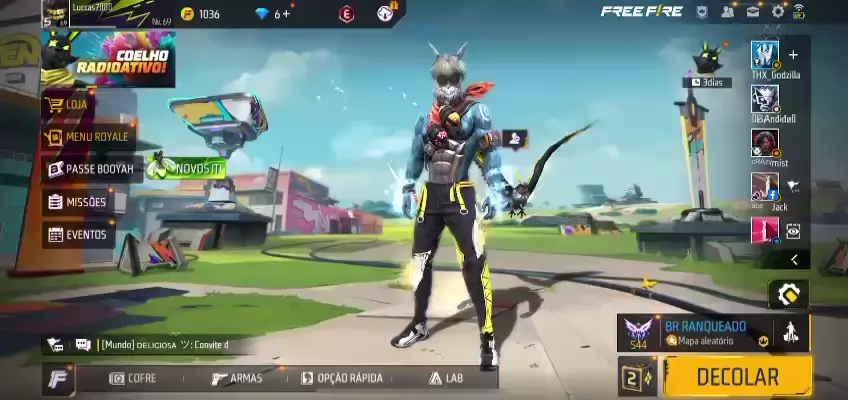This screenshot has width=848, height=400.
Task: Open the Passe Booyah menu
Action: (90, 169)
